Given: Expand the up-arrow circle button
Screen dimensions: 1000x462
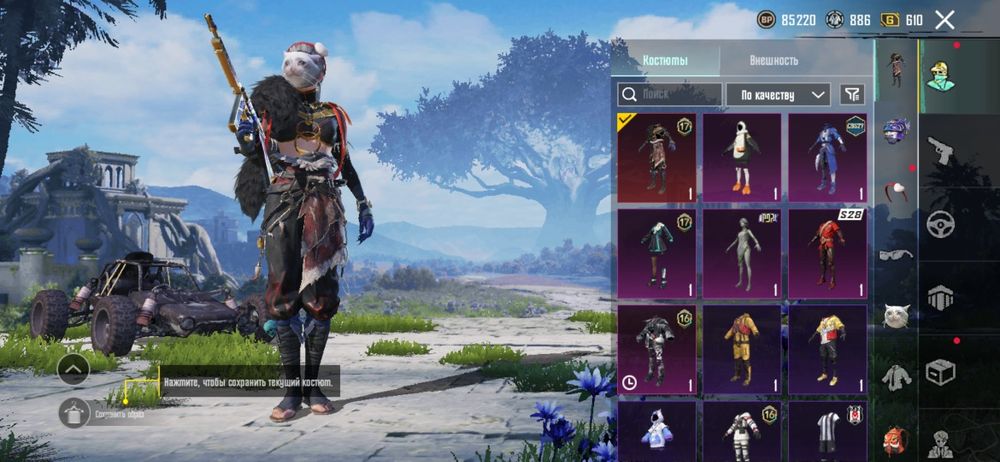Looking at the screenshot, I should (x=74, y=369).
